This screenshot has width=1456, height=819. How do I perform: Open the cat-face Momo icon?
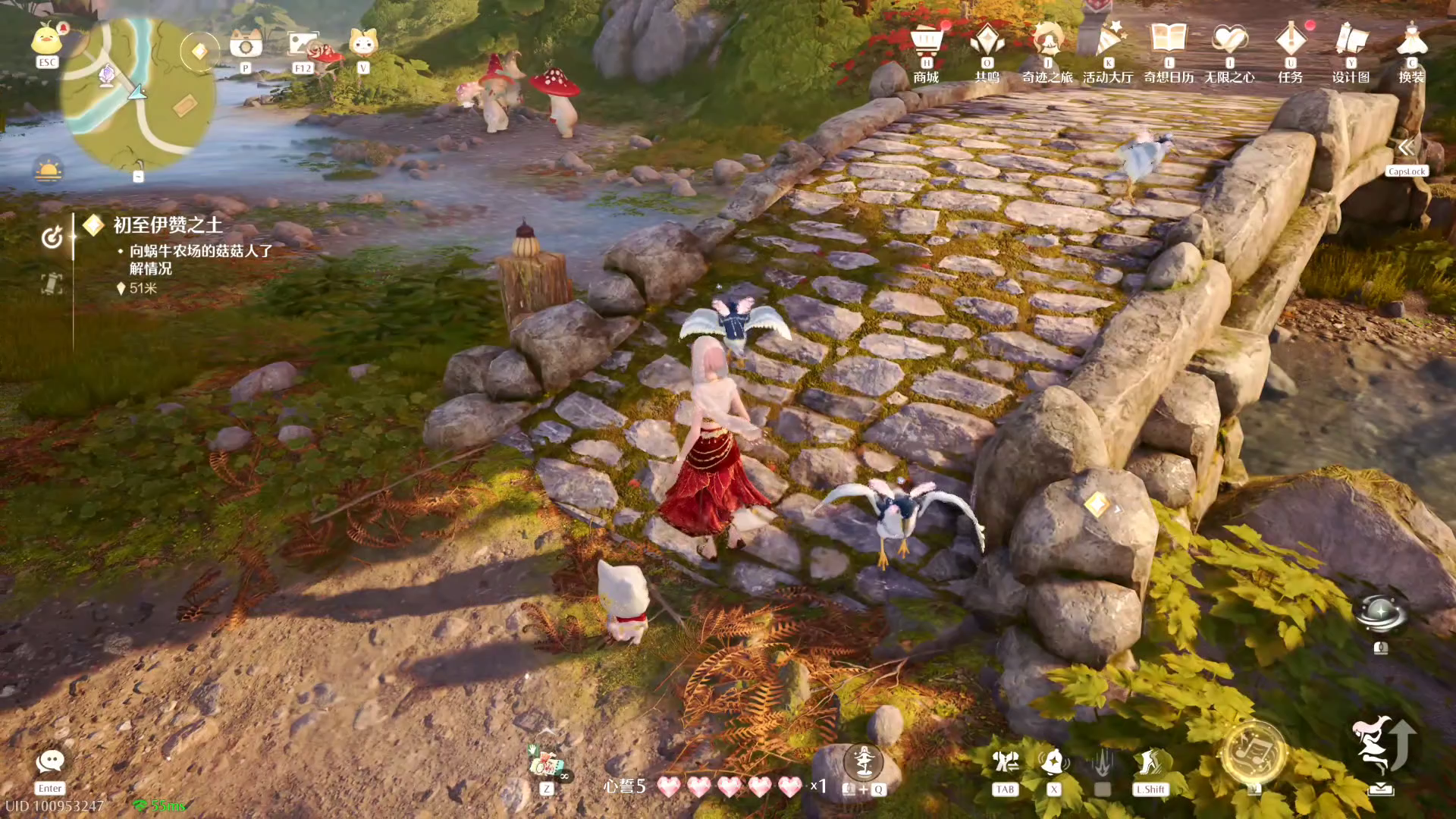tap(363, 43)
